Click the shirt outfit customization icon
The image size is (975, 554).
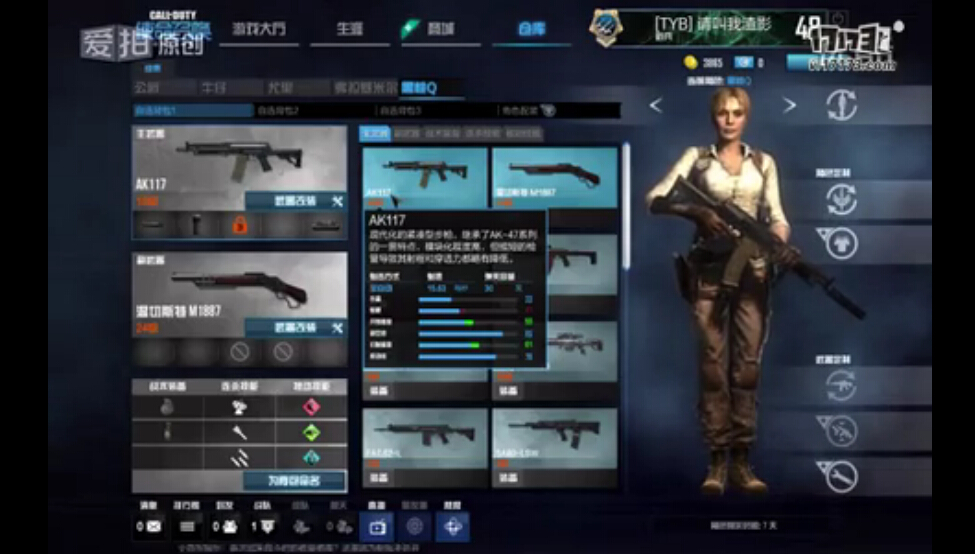[841, 243]
